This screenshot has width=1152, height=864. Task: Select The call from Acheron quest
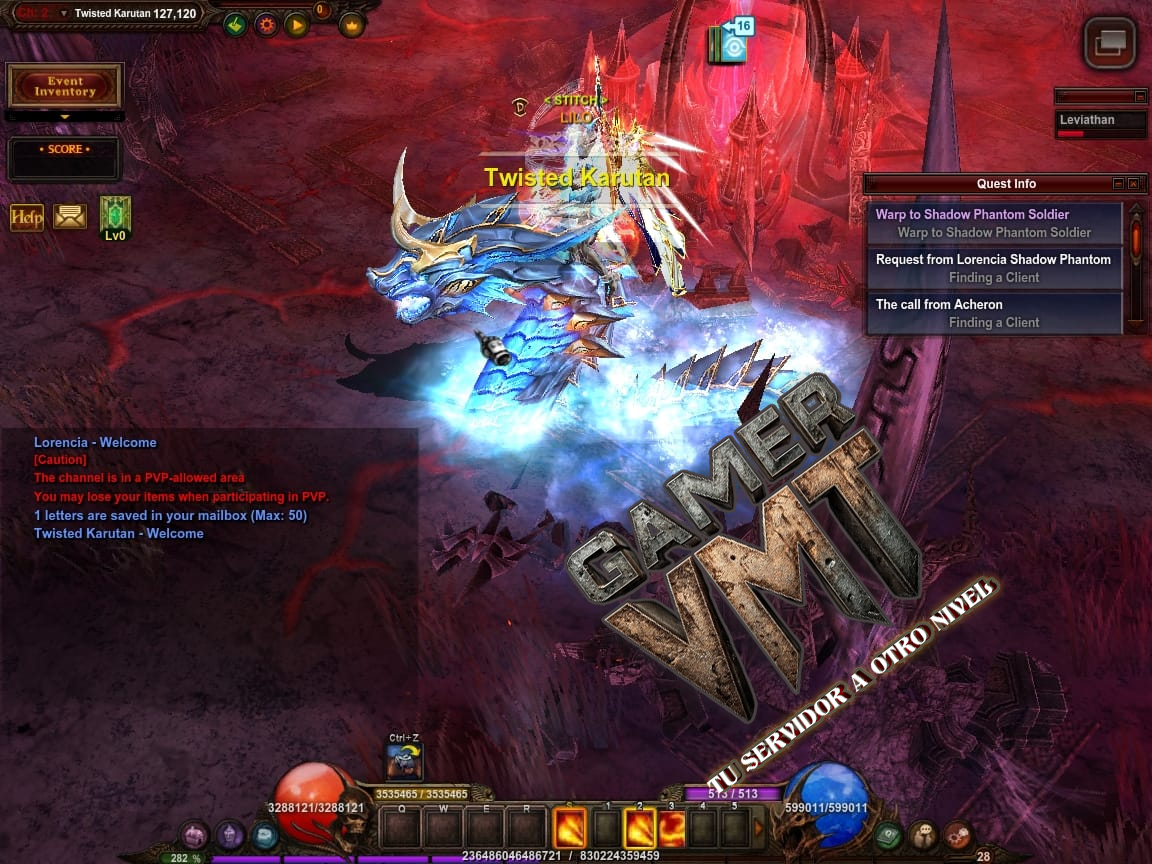click(x=994, y=313)
